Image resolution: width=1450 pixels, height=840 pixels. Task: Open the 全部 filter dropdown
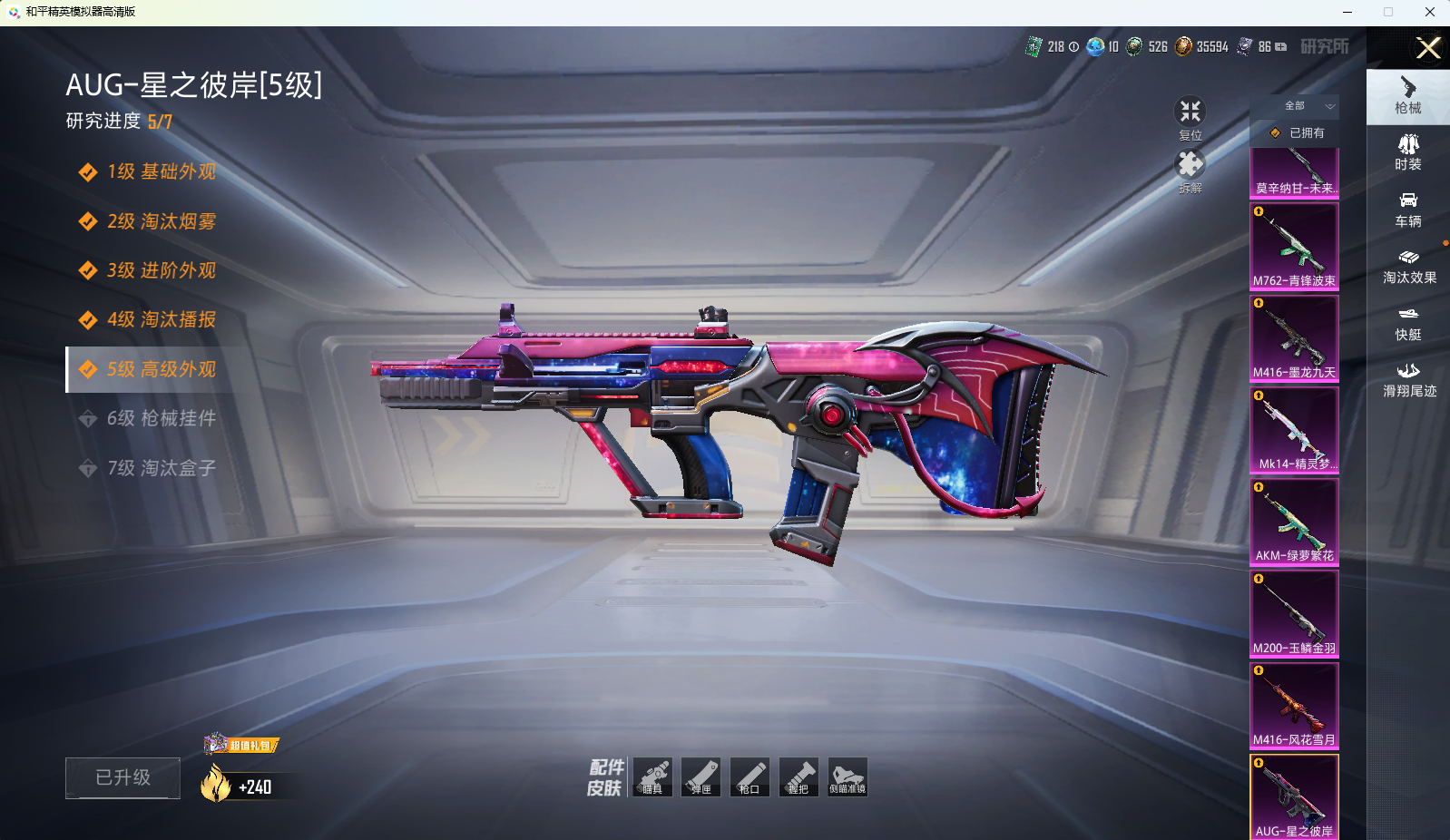point(1308,106)
